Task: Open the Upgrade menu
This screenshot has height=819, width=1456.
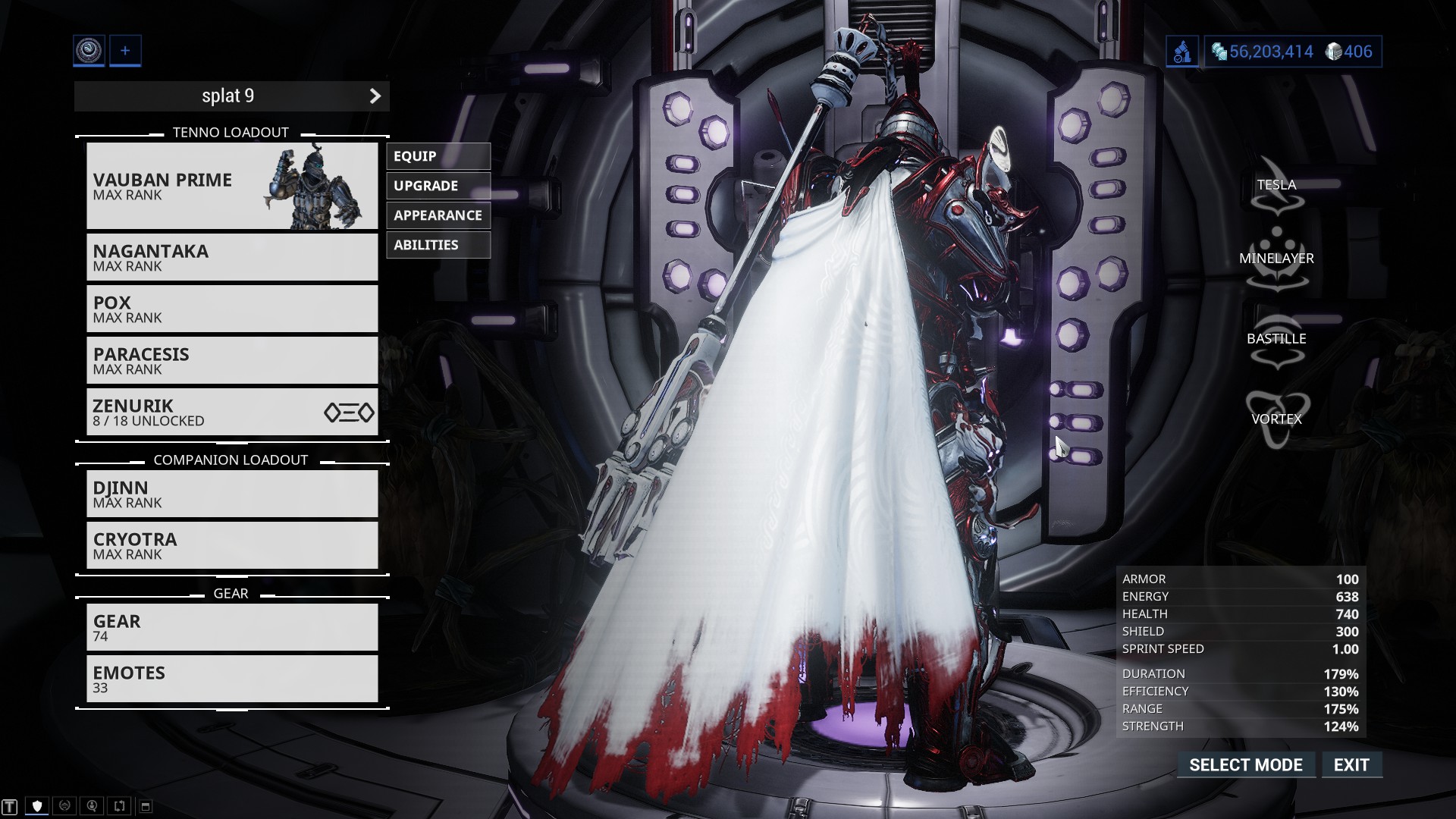Action: [438, 186]
